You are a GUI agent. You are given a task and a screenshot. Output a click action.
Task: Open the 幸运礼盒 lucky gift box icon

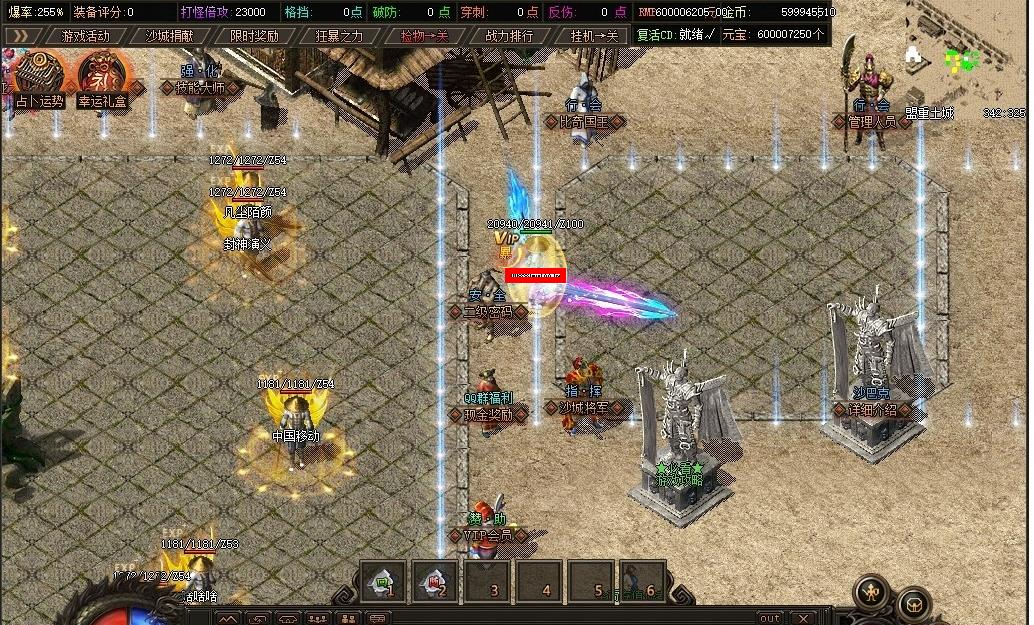tap(102, 78)
